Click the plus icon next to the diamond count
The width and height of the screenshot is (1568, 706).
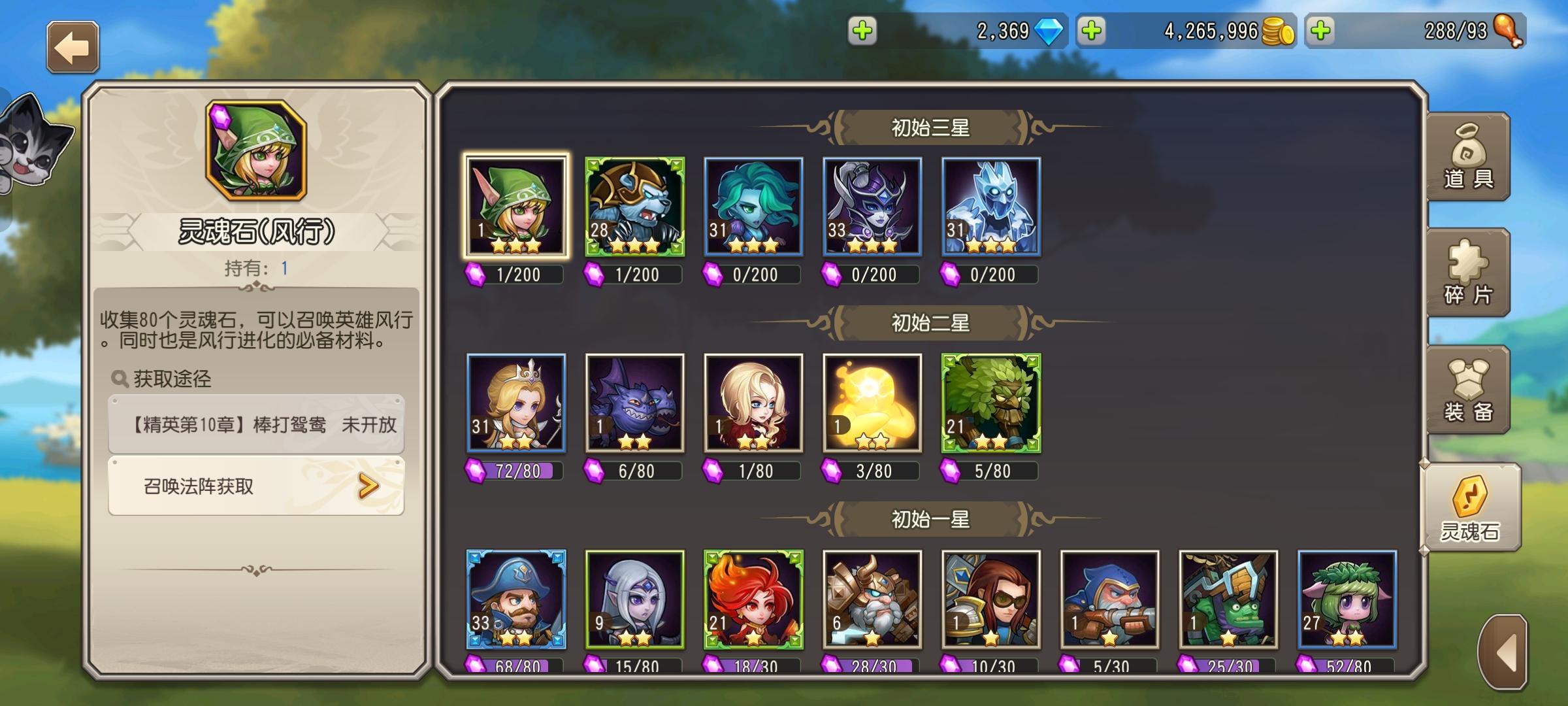[861, 31]
